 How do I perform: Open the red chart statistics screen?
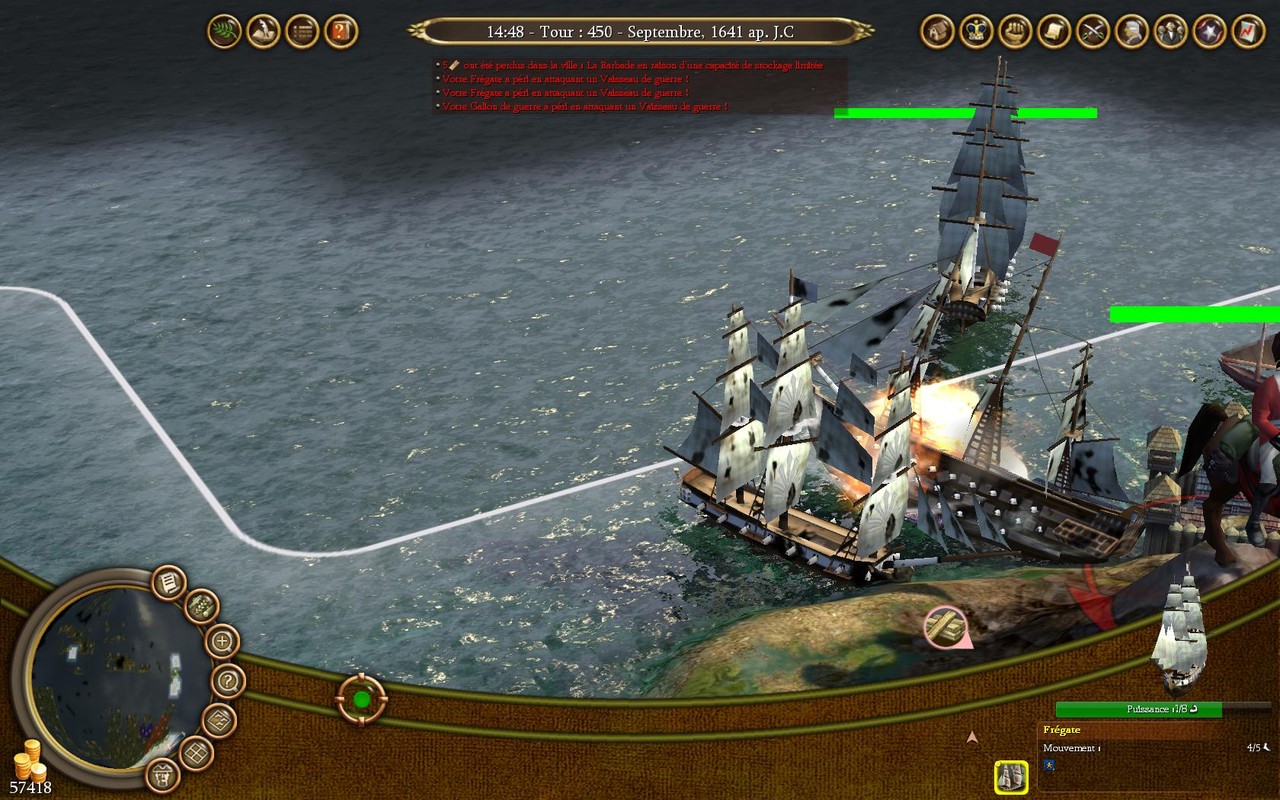(x=1249, y=31)
